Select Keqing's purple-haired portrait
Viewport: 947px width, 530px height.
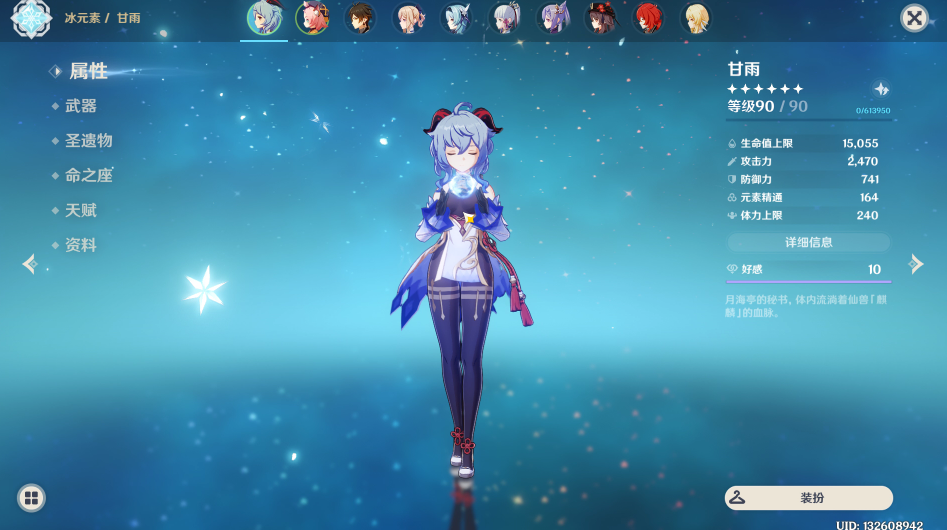553,18
